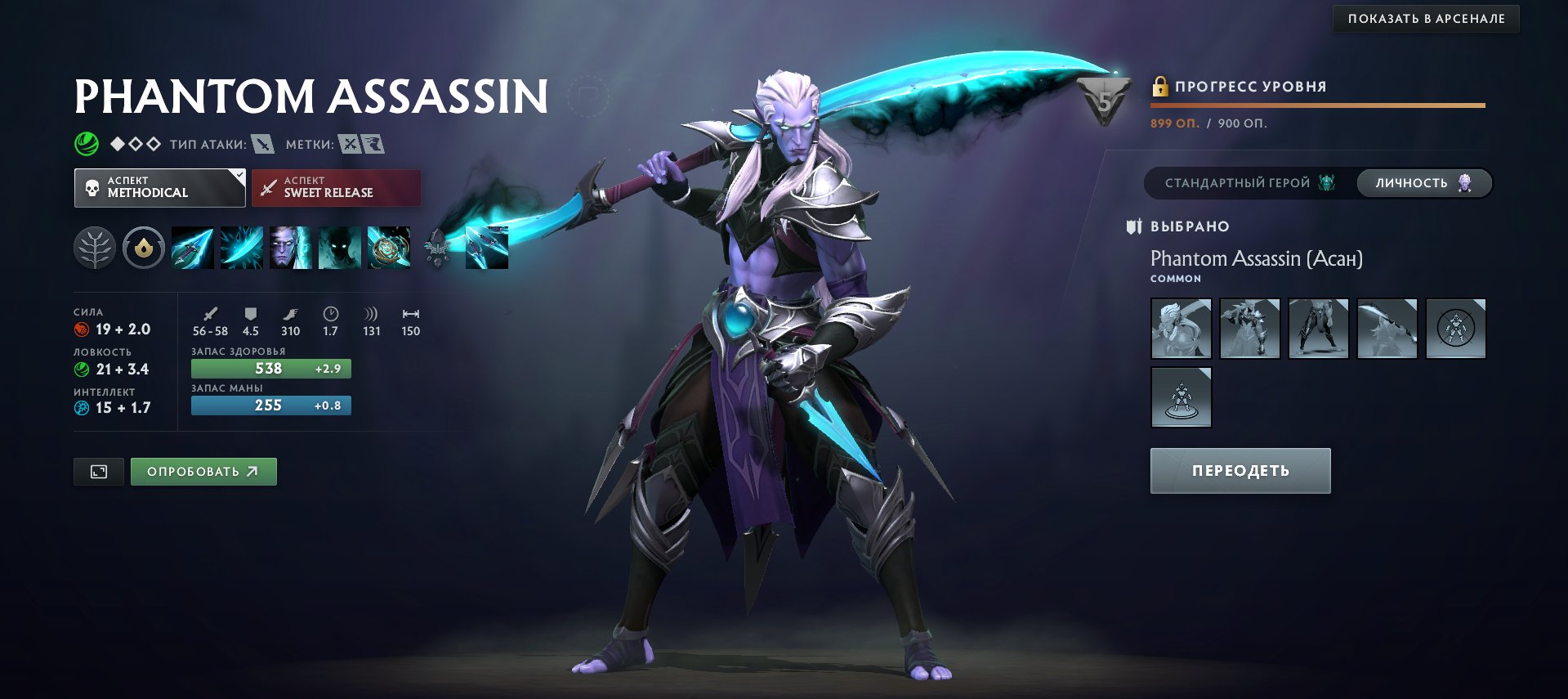This screenshot has width=1568, height=699.
Task: Open the talent tree branch icon
Action: click(x=95, y=247)
